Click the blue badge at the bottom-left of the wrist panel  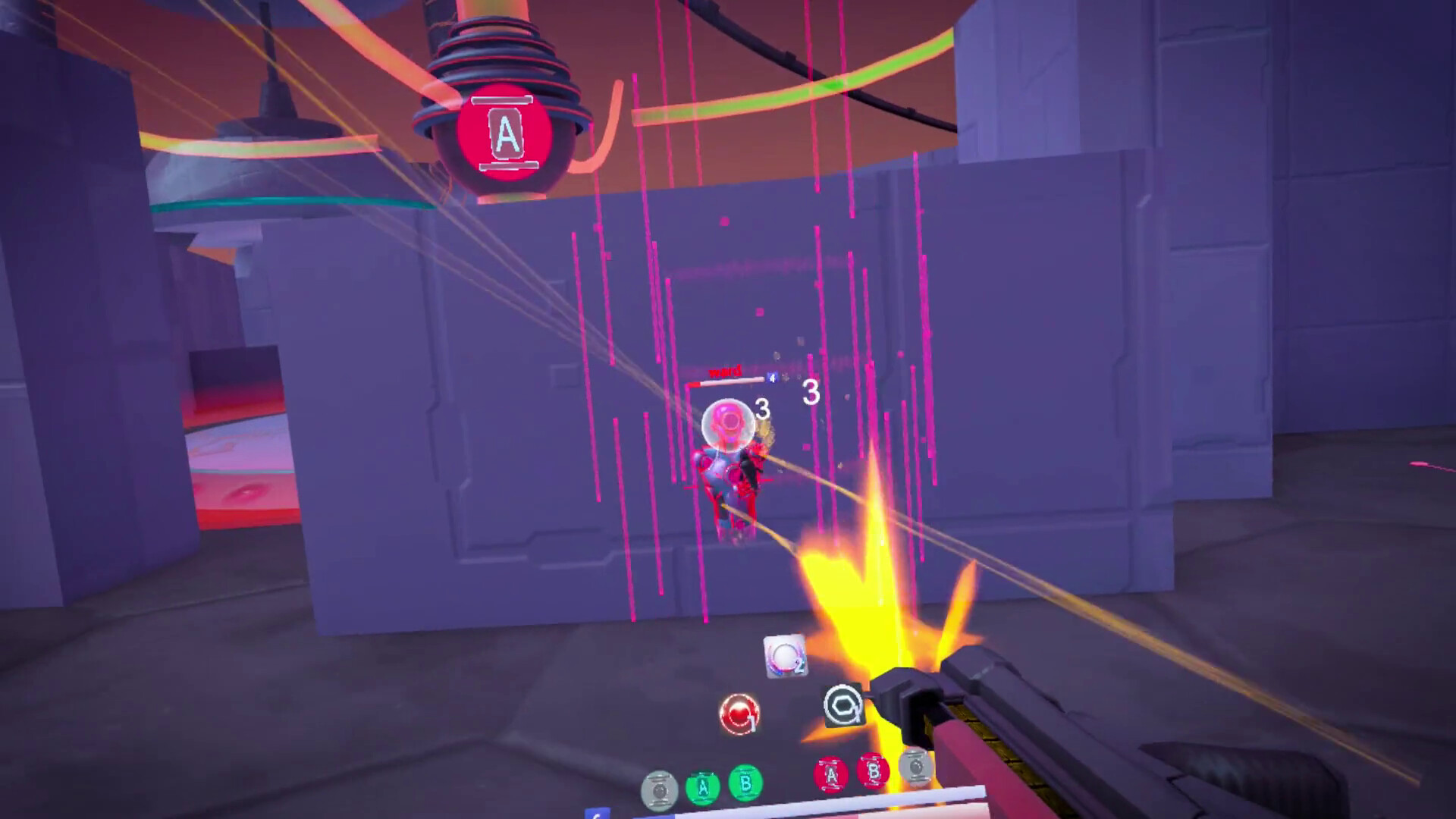[x=599, y=815]
